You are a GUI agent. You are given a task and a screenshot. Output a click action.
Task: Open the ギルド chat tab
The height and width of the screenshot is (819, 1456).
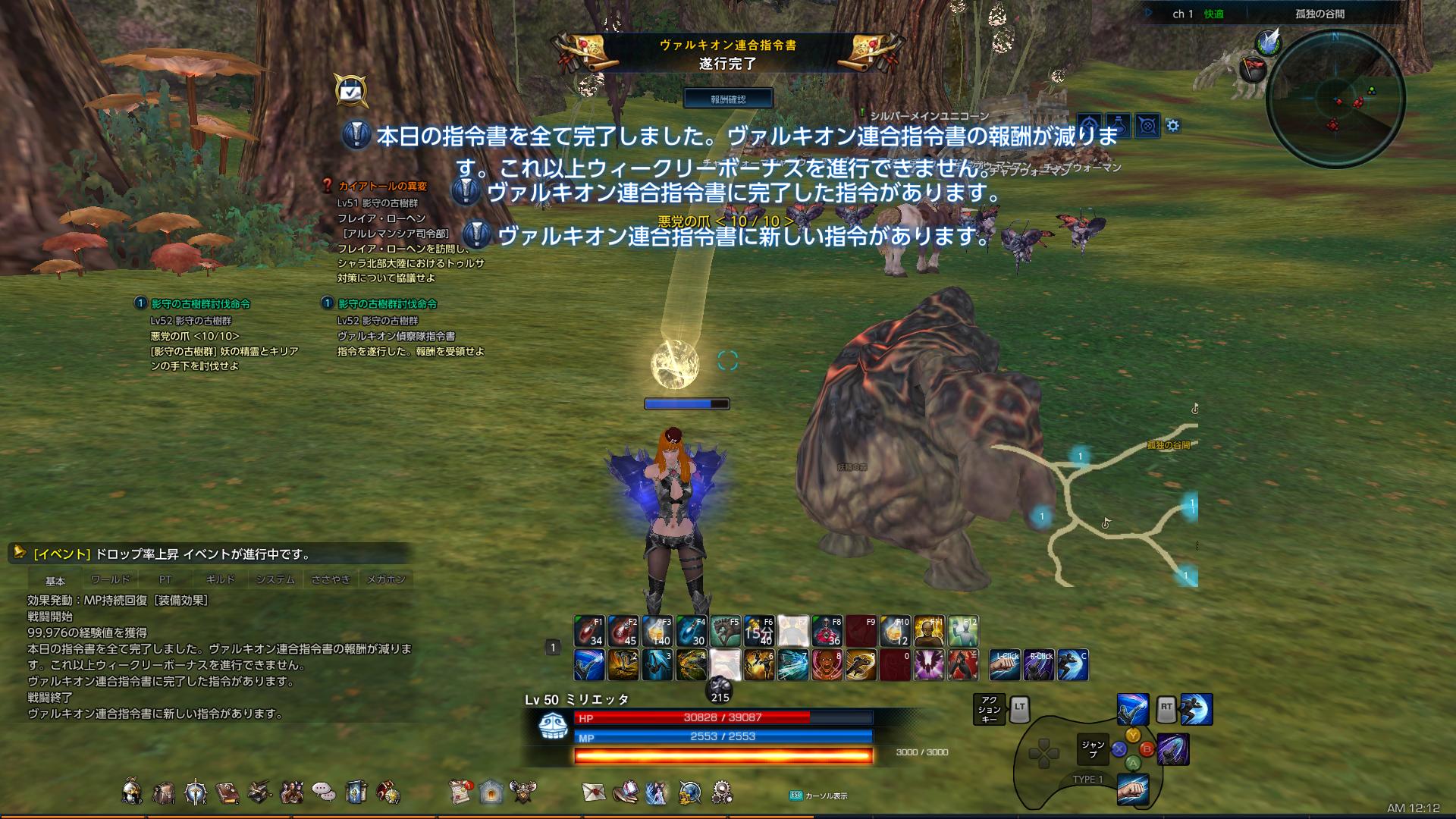pos(221,579)
